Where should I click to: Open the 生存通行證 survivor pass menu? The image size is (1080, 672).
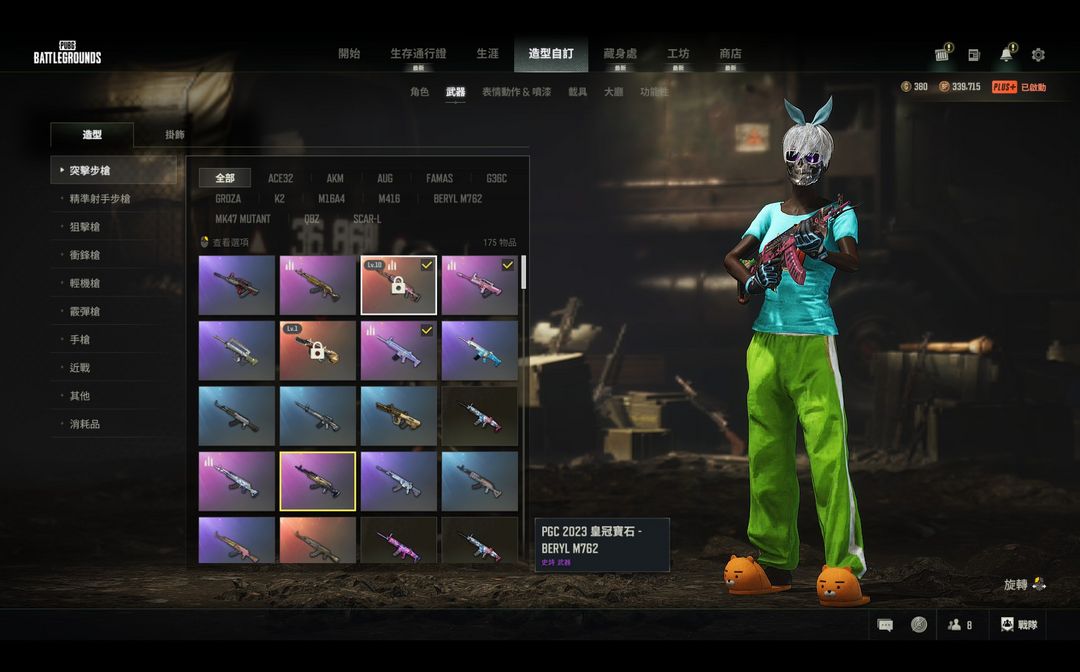418,54
